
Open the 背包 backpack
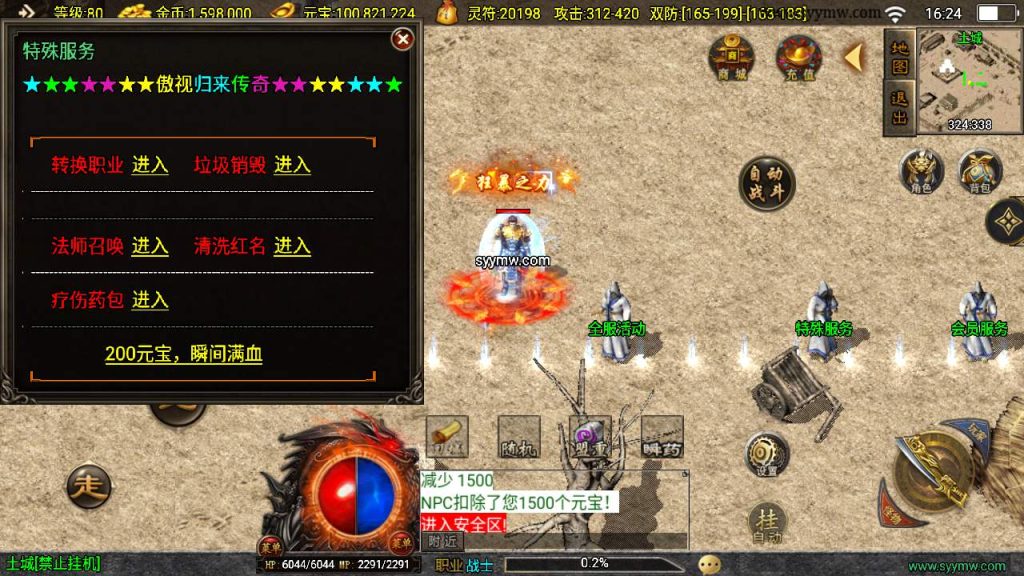(x=981, y=172)
